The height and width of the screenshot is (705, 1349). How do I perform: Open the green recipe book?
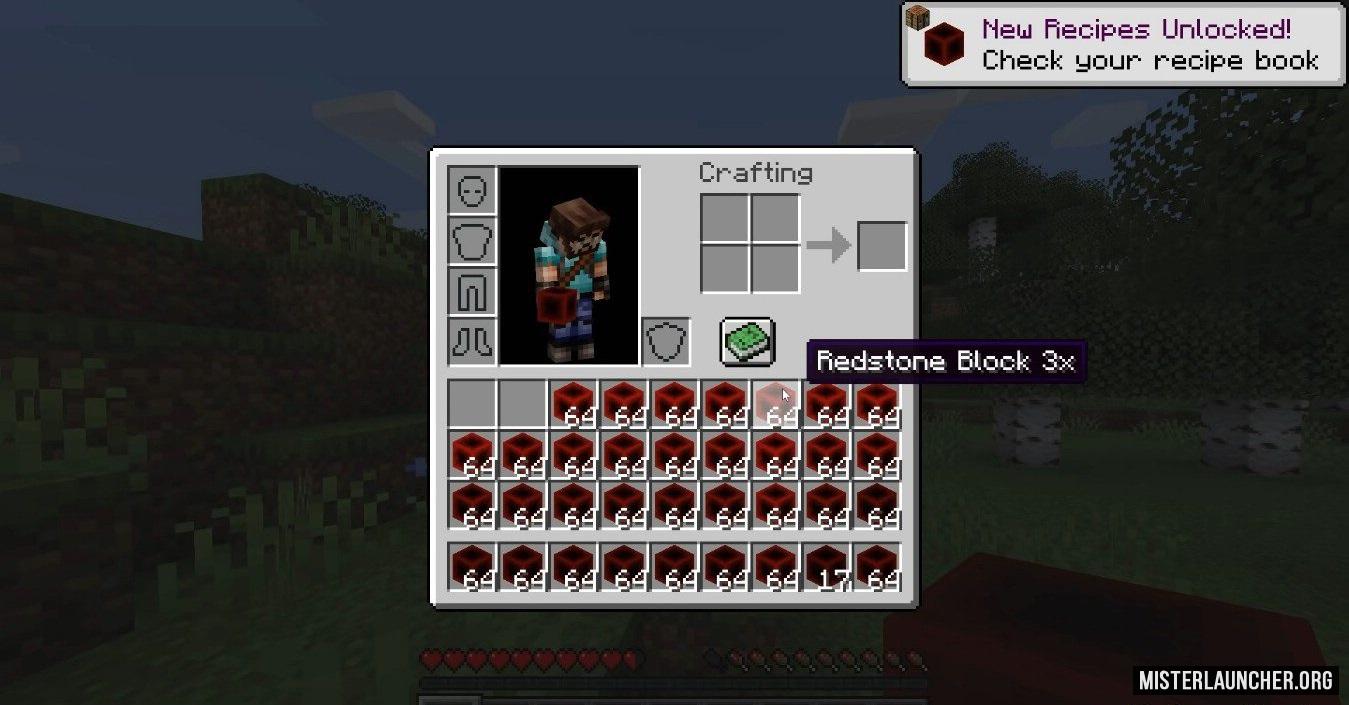(x=747, y=342)
